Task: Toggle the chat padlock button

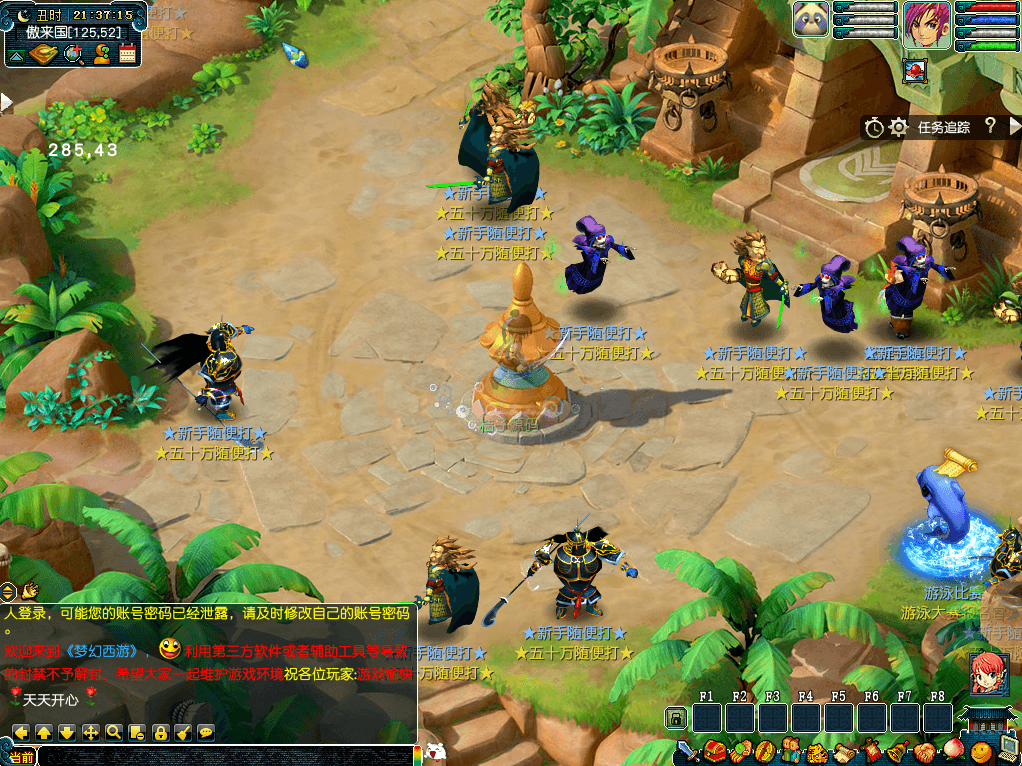Action: (160, 732)
